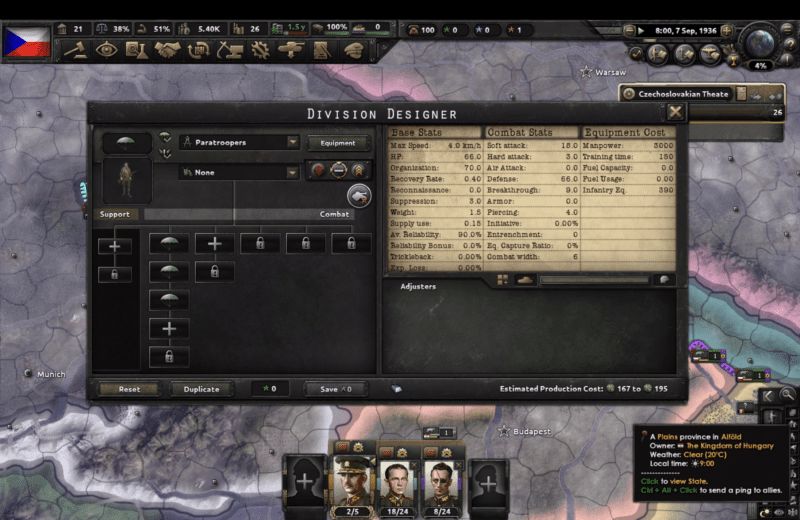Click the Equipment button

337,143
